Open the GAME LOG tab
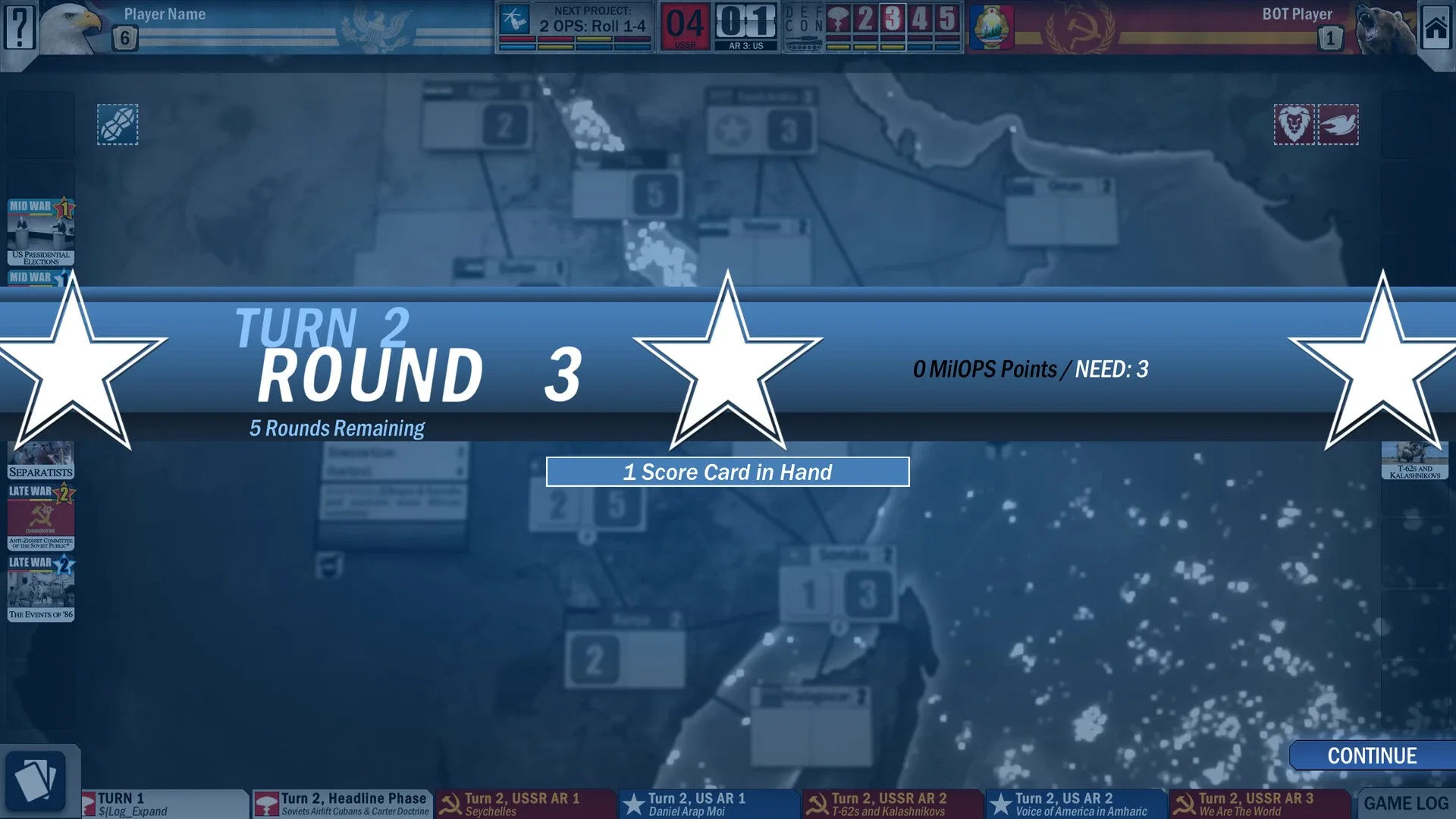 [1407, 802]
